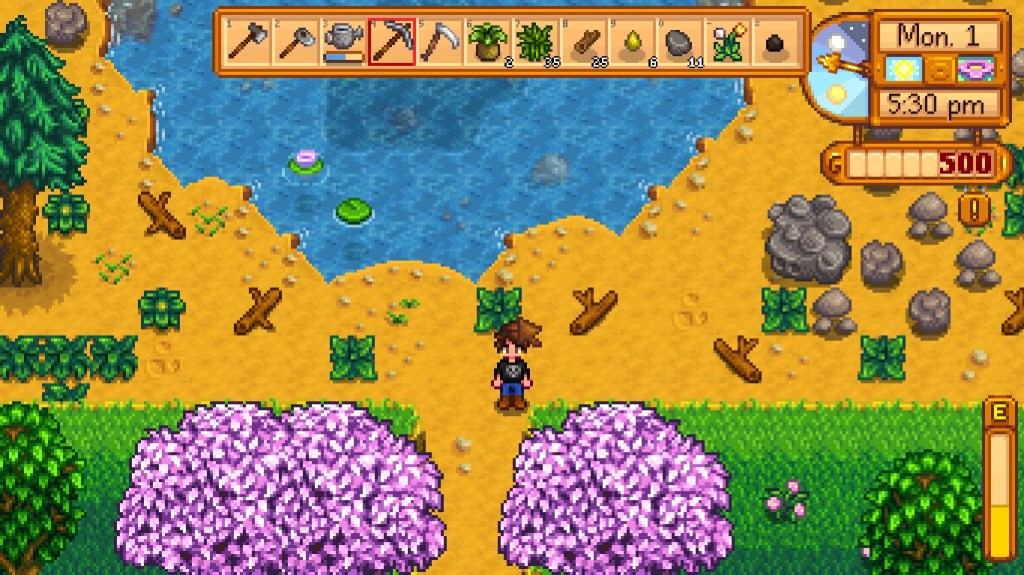The width and height of the screenshot is (1024, 575).
Task: Select the sap stack of 6
Action: point(630,42)
